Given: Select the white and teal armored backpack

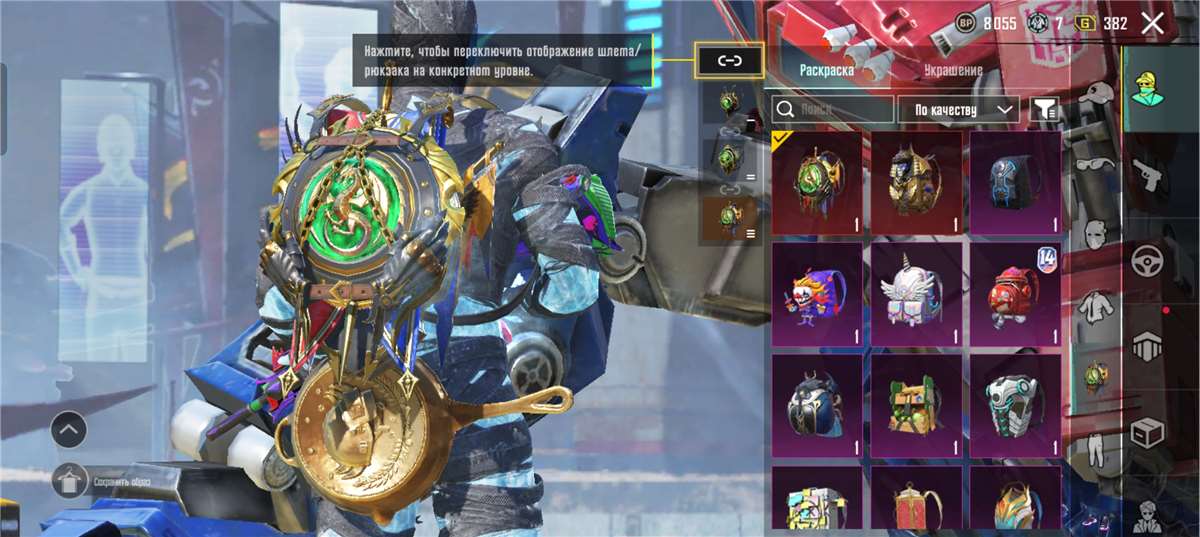Looking at the screenshot, I should click(x=1015, y=405).
